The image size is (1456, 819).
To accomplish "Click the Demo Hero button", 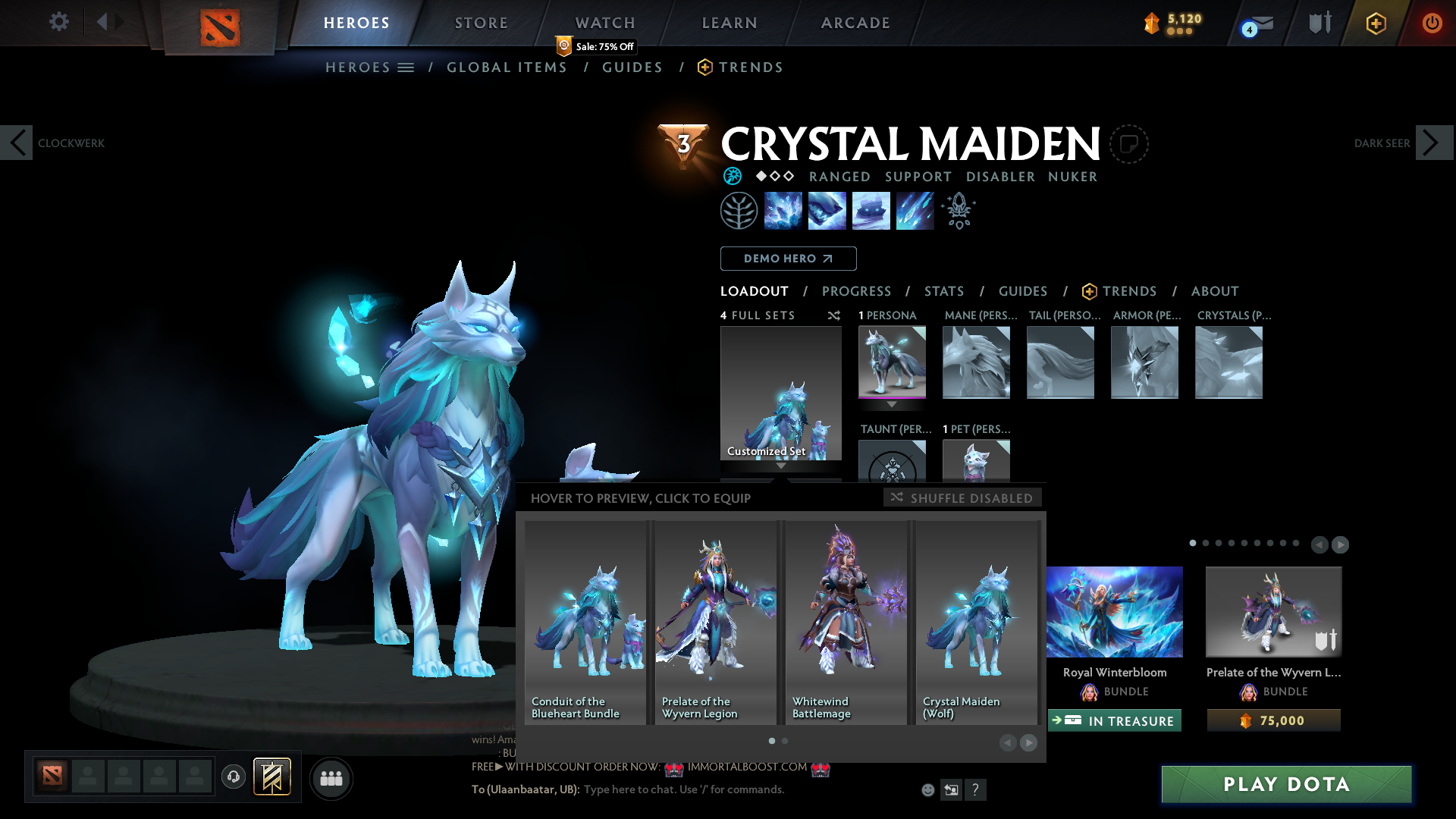I will 788,259.
